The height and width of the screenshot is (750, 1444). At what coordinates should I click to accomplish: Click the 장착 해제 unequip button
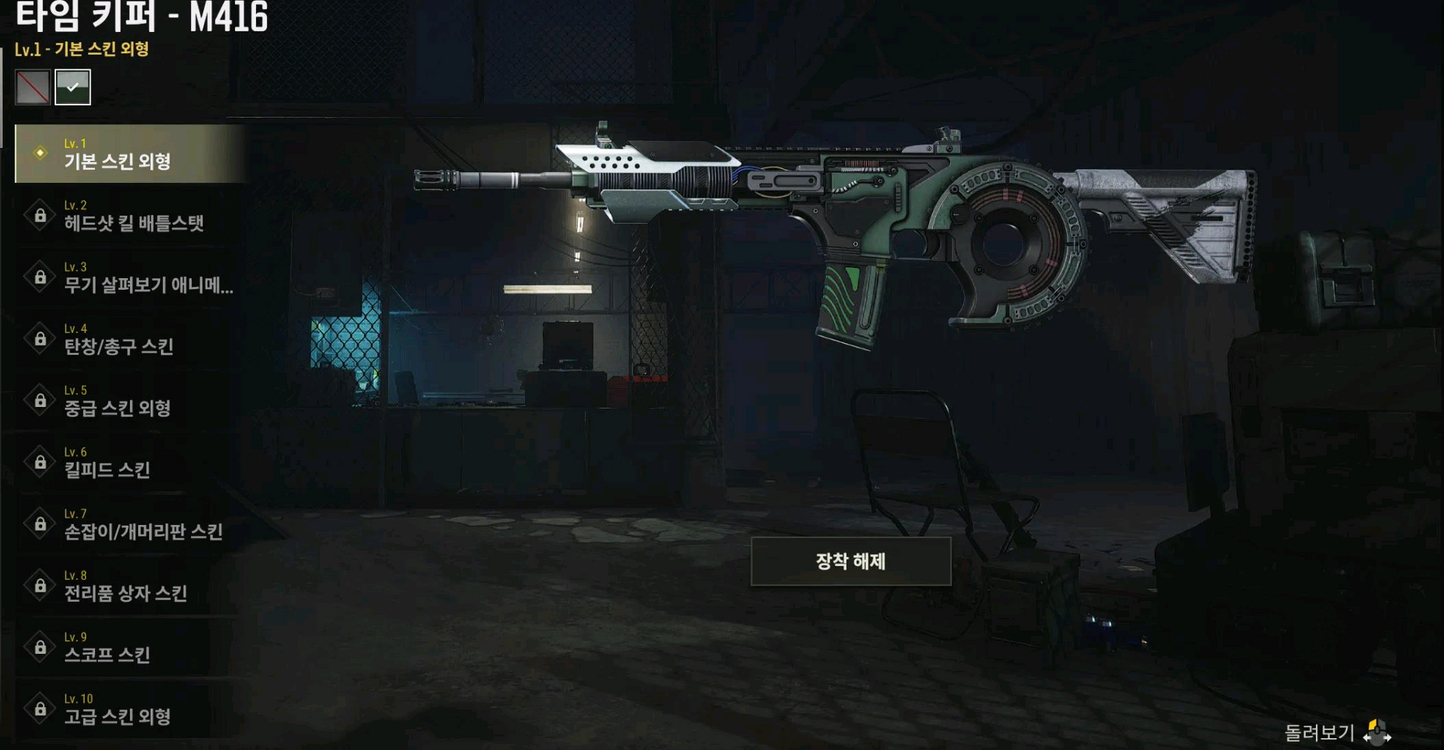[x=850, y=562]
